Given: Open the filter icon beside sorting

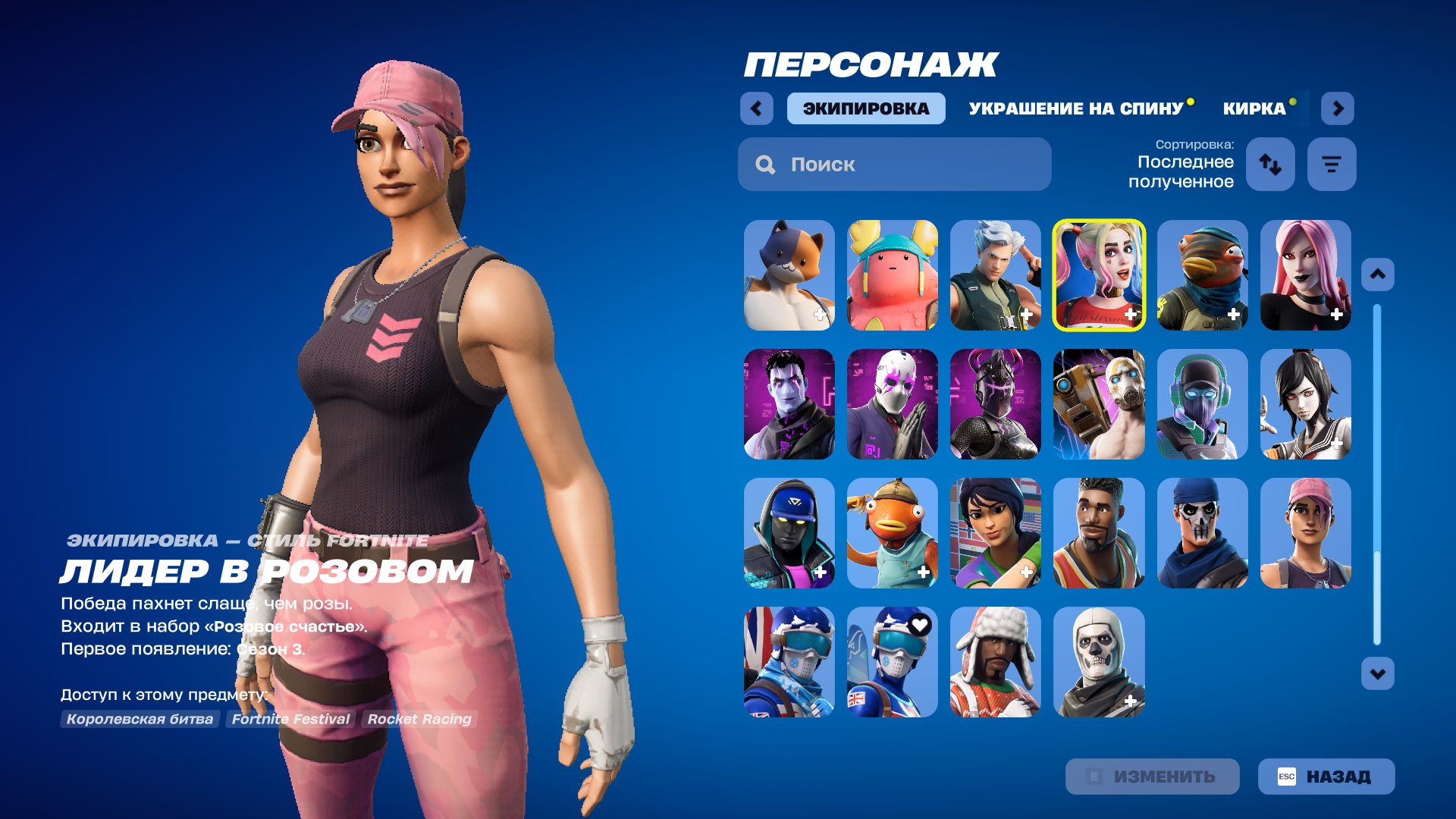Looking at the screenshot, I should point(1332,164).
